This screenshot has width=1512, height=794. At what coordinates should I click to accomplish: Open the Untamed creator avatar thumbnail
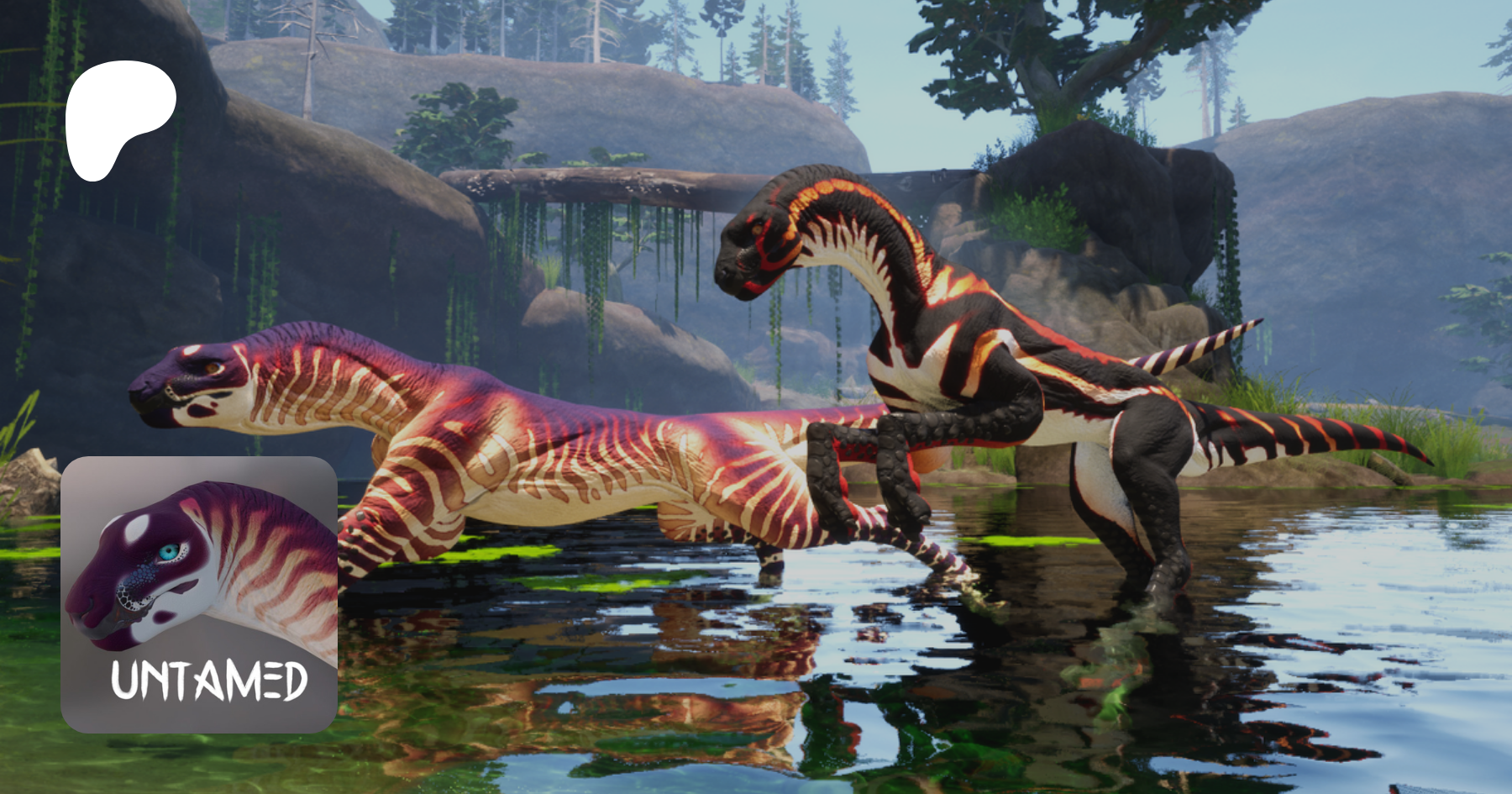[199, 594]
